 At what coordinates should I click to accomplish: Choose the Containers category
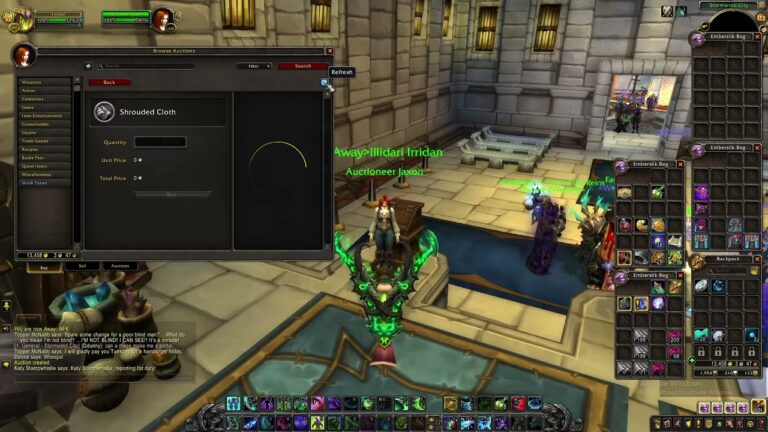pos(45,99)
